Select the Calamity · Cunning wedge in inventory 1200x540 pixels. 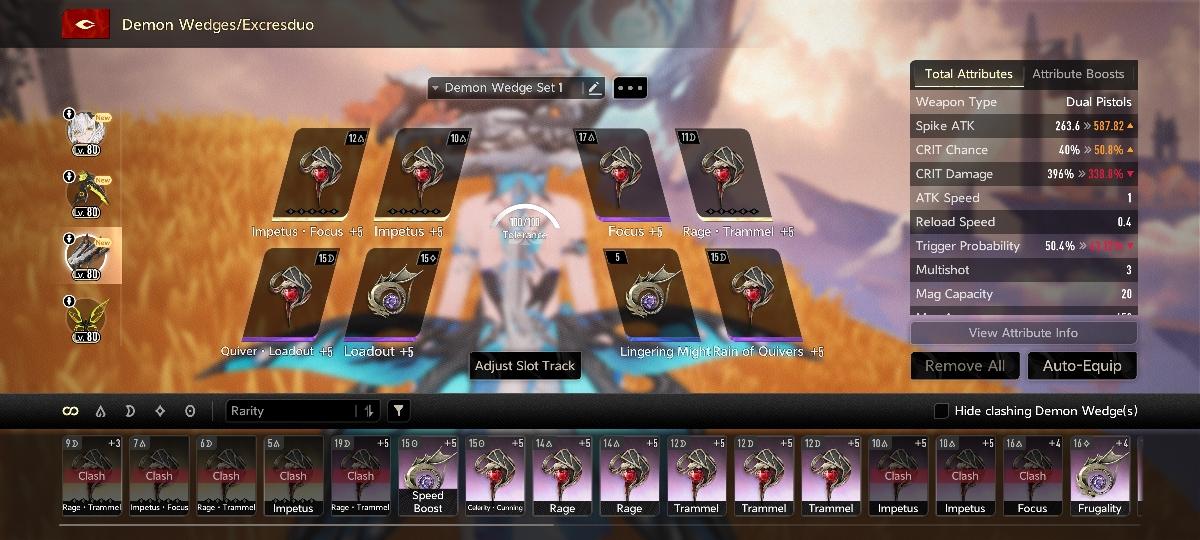click(495, 475)
